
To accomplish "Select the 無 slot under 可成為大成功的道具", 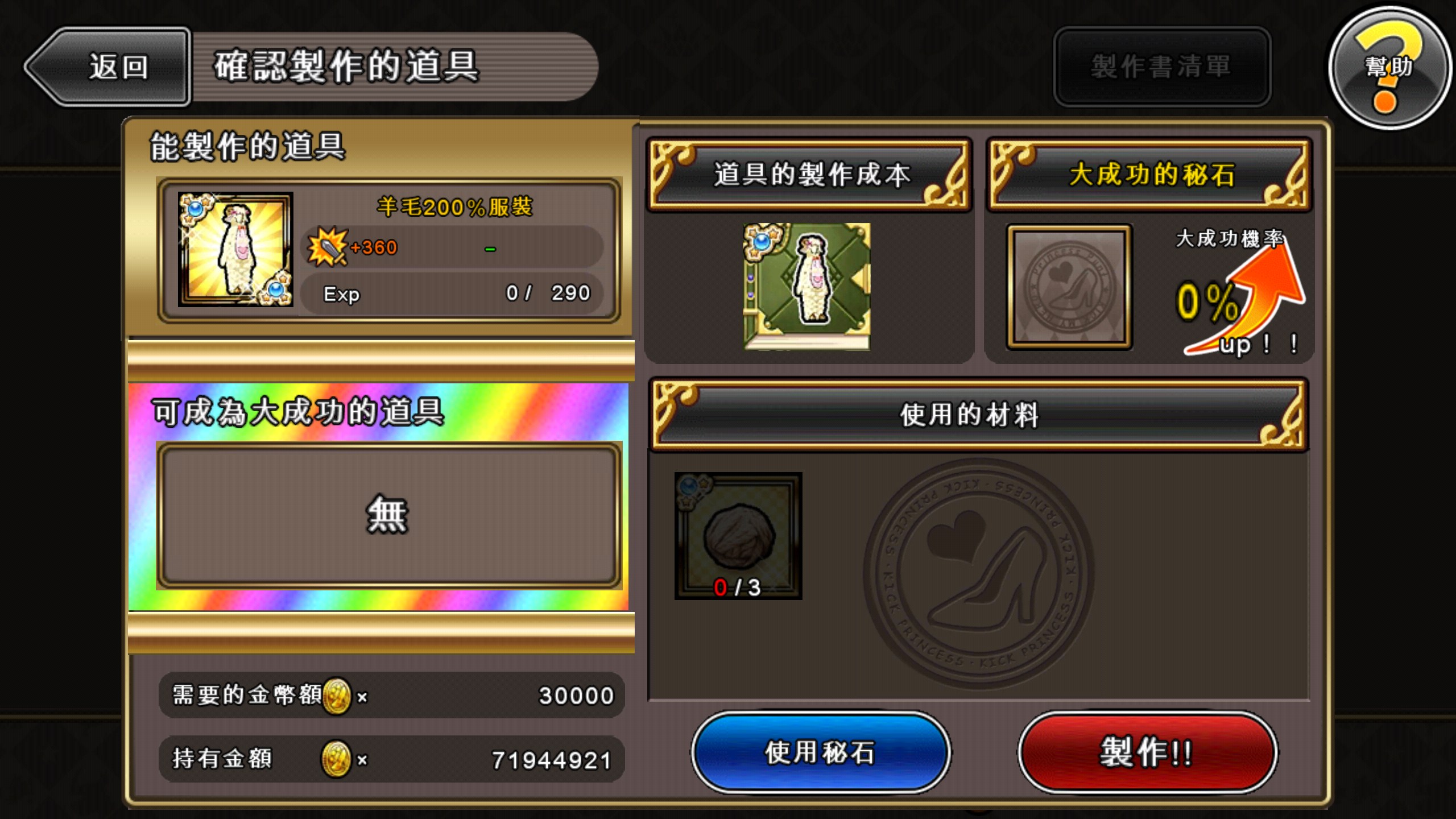I will click(x=387, y=515).
